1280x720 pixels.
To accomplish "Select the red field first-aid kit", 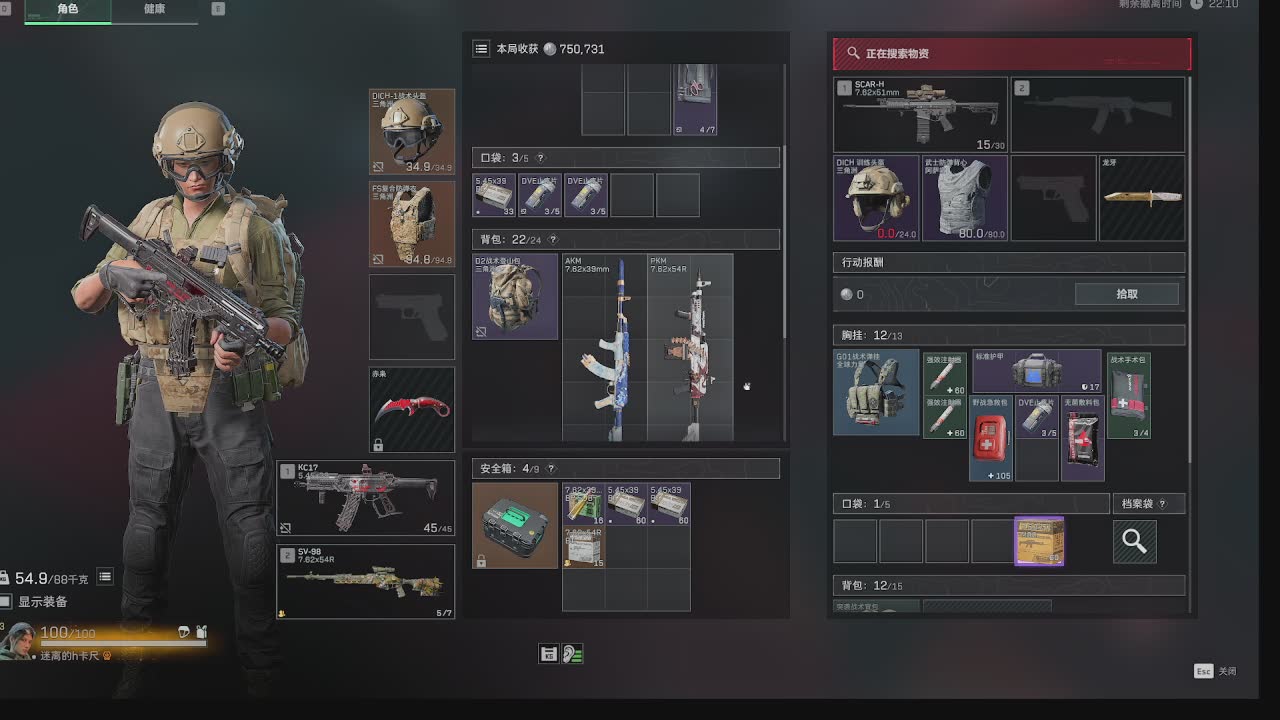I will [991, 438].
